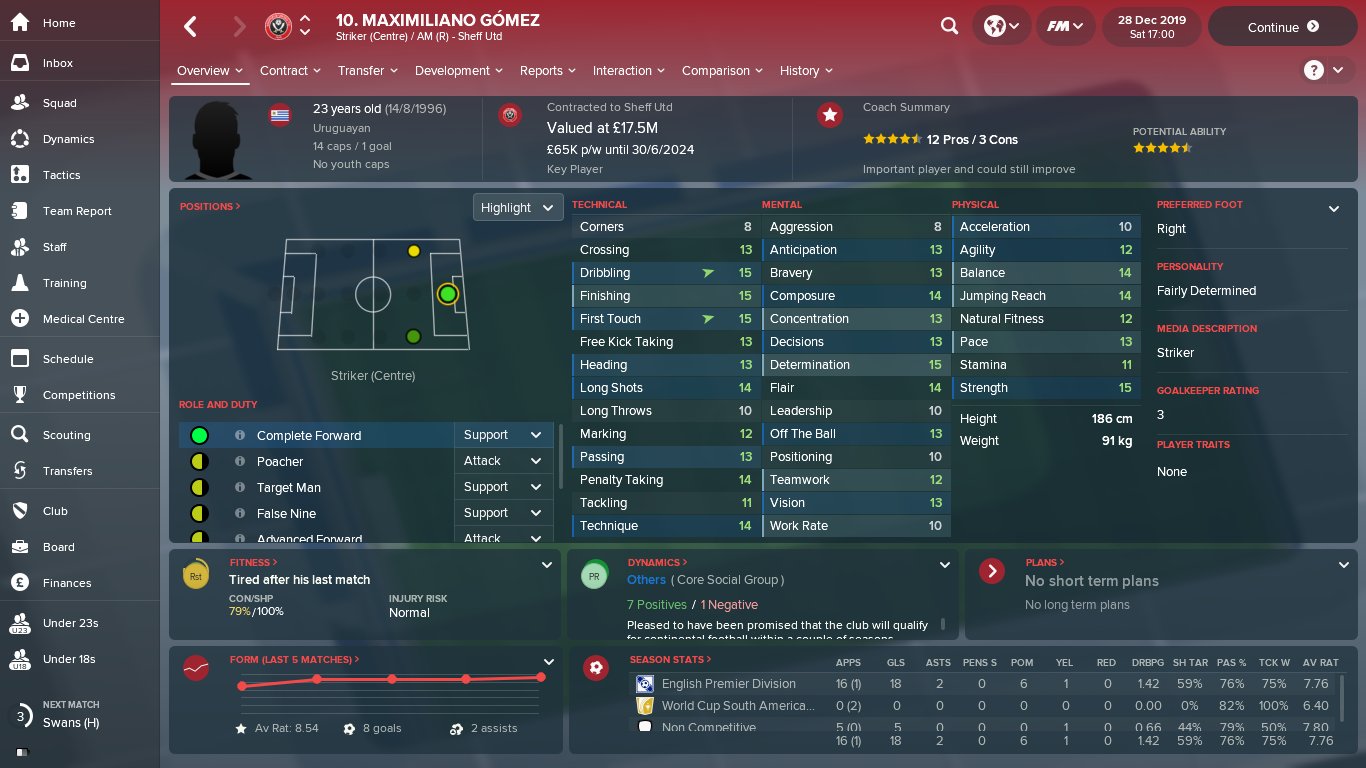Image resolution: width=1366 pixels, height=768 pixels.
Task: Select the Poacher role row
Action: (x=280, y=461)
